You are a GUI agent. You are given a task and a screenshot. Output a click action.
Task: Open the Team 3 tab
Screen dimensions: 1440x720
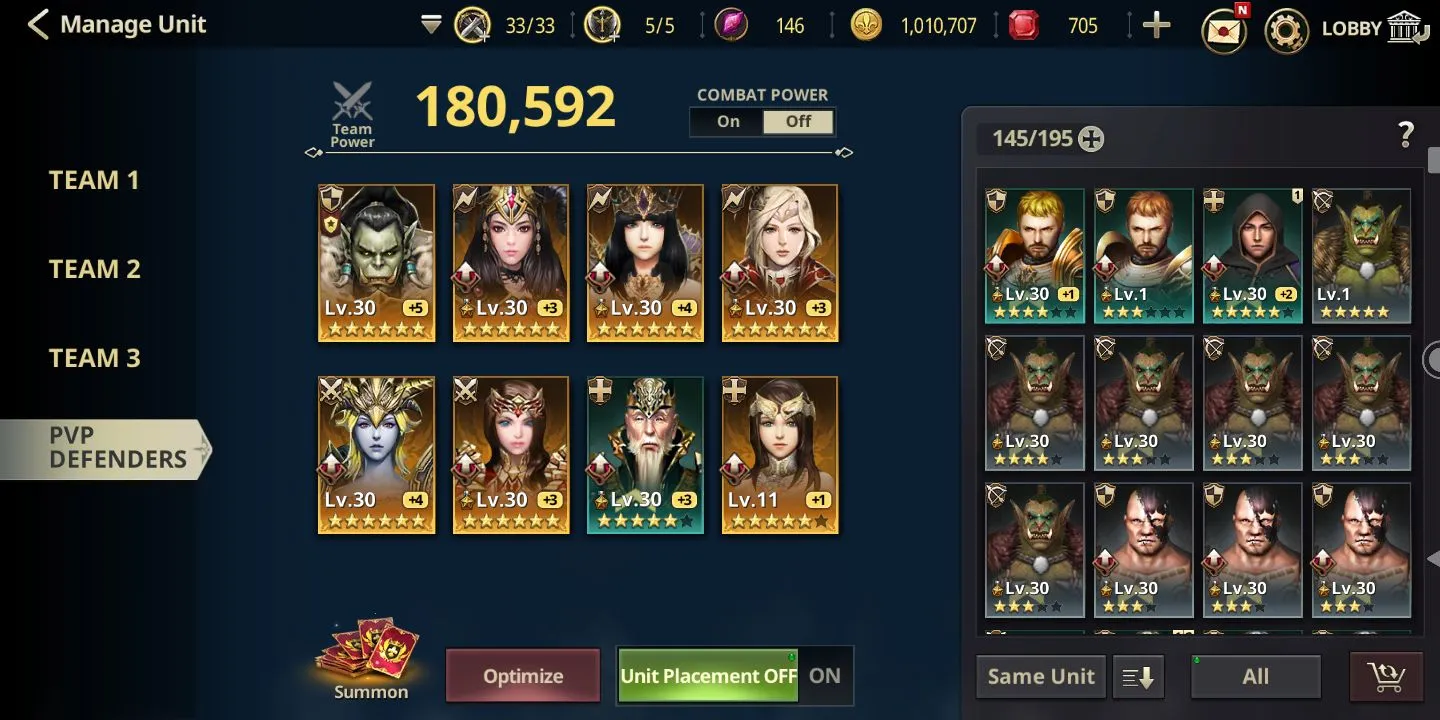pyautogui.click(x=94, y=358)
